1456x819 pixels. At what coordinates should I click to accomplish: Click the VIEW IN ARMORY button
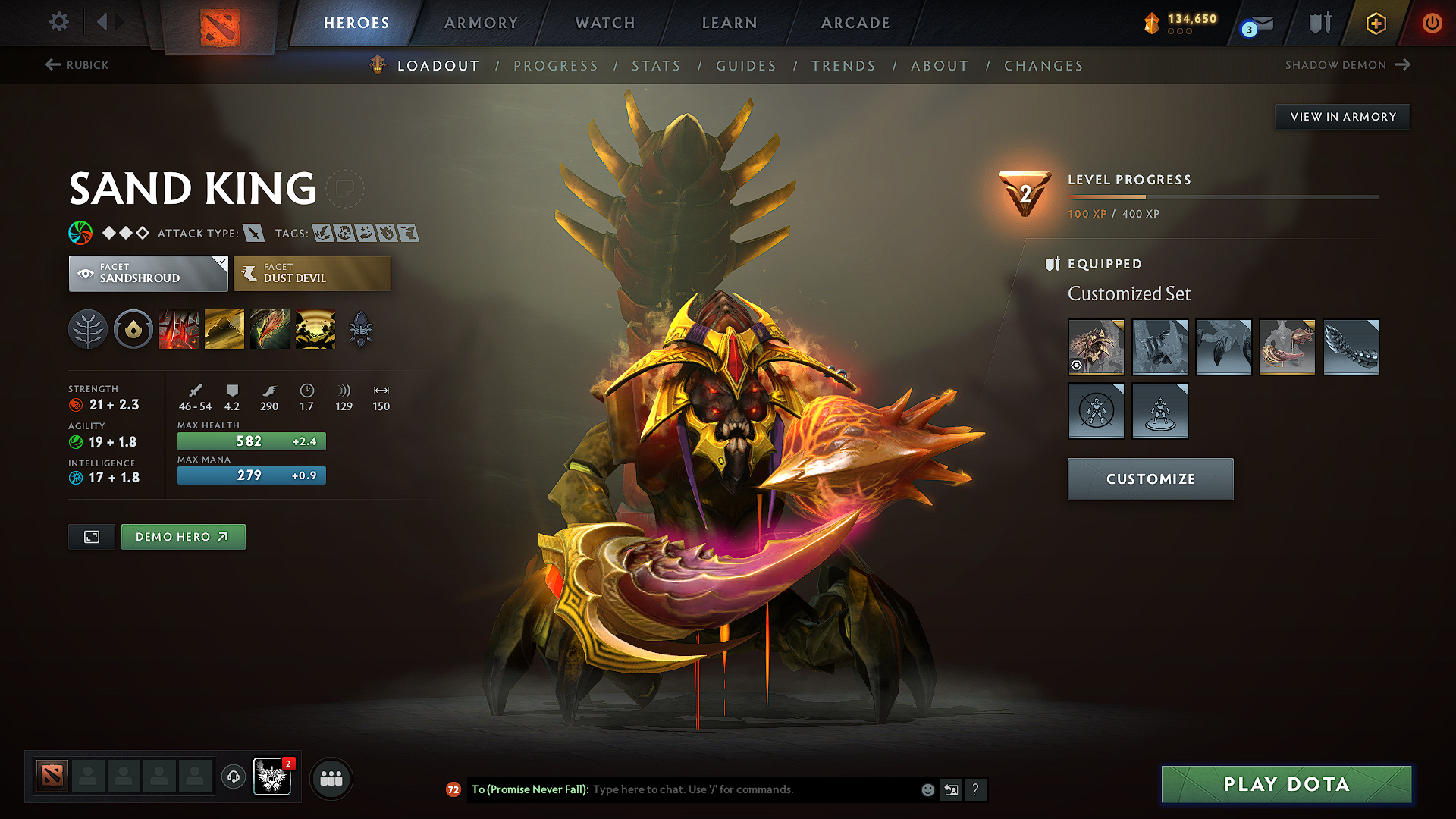(x=1342, y=116)
